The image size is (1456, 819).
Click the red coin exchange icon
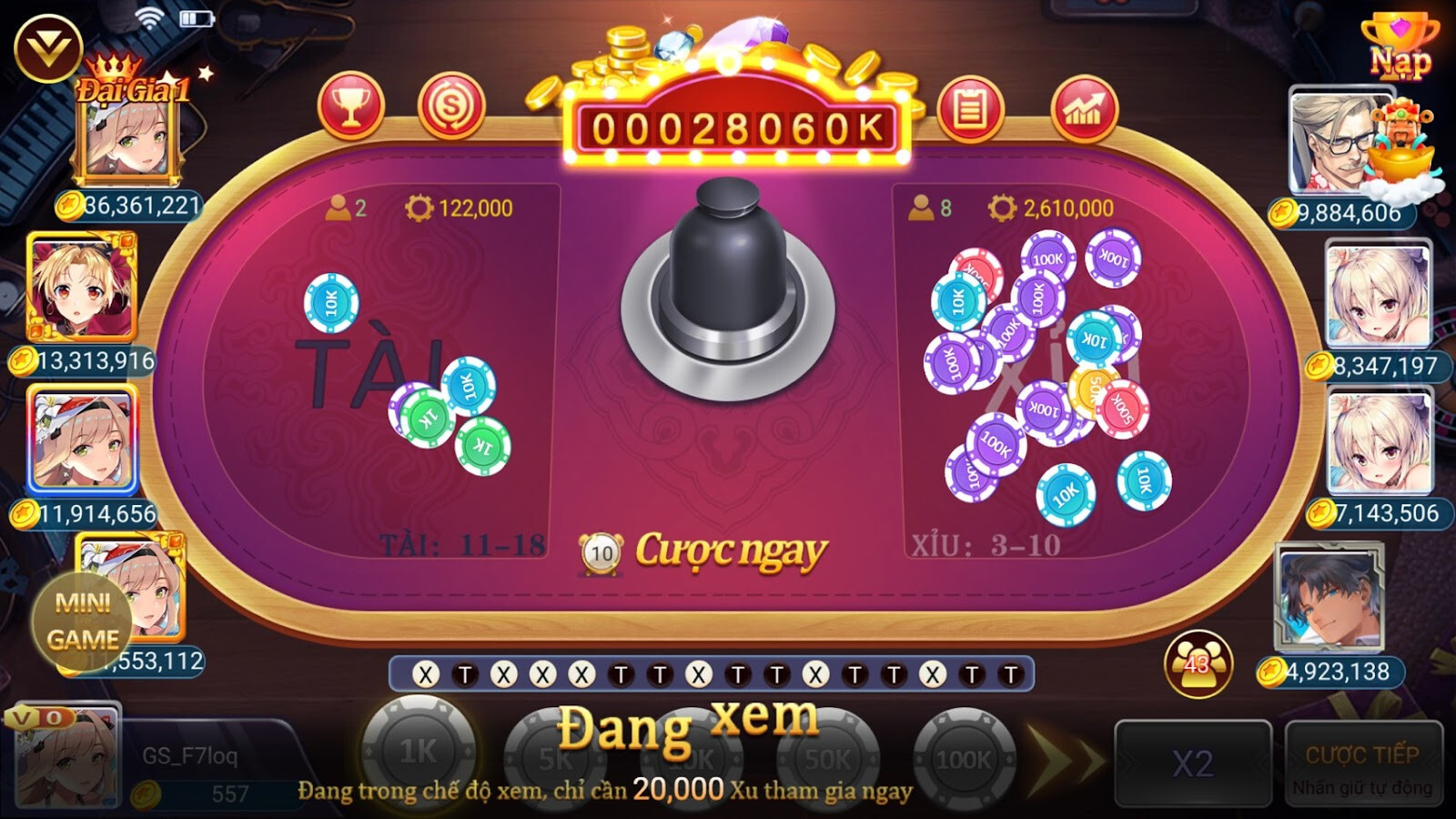[x=453, y=107]
